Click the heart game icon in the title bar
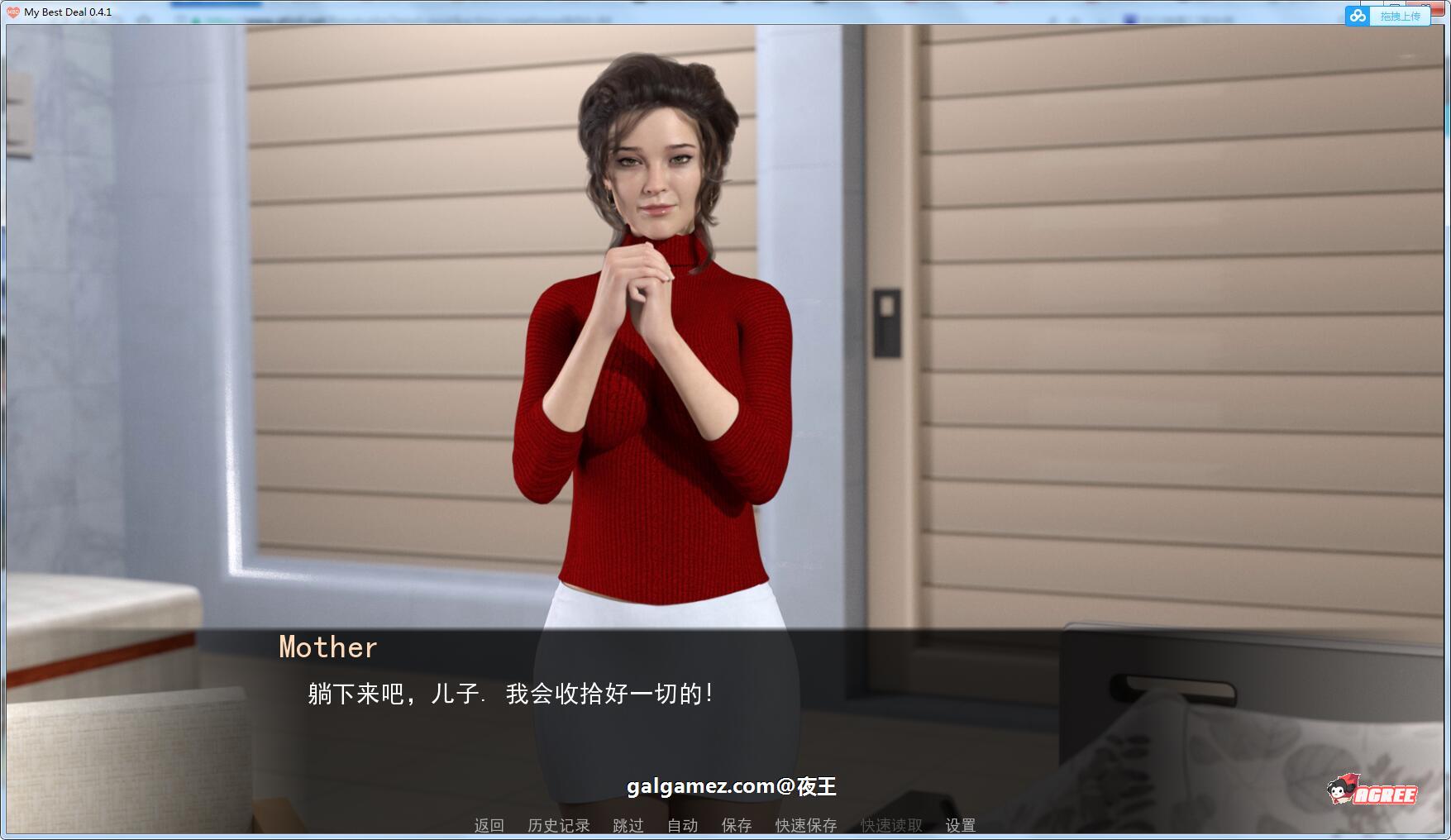The width and height of the screenshot is (1451, 840). [12, 11]
